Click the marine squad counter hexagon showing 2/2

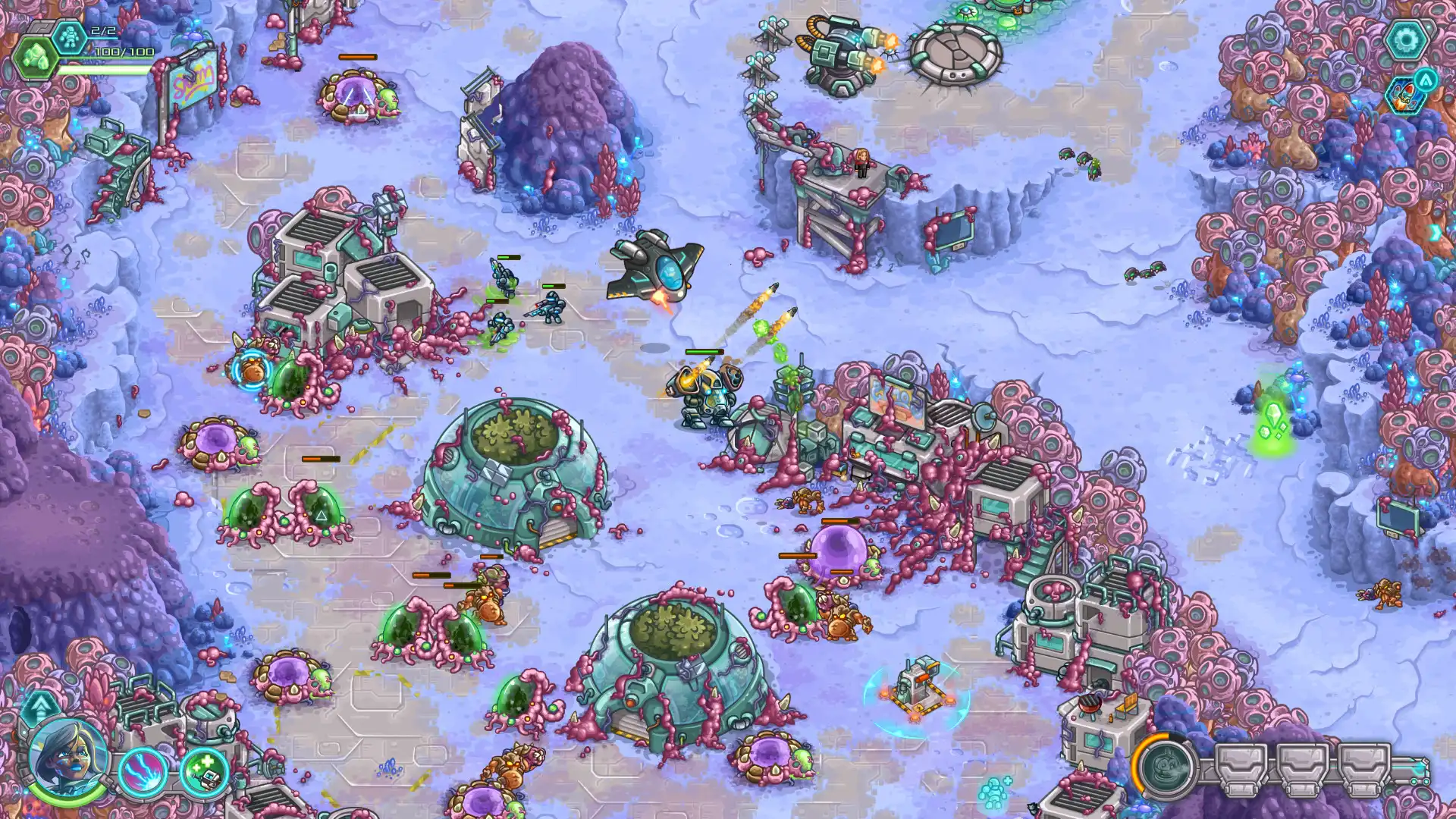click(70, 36)
